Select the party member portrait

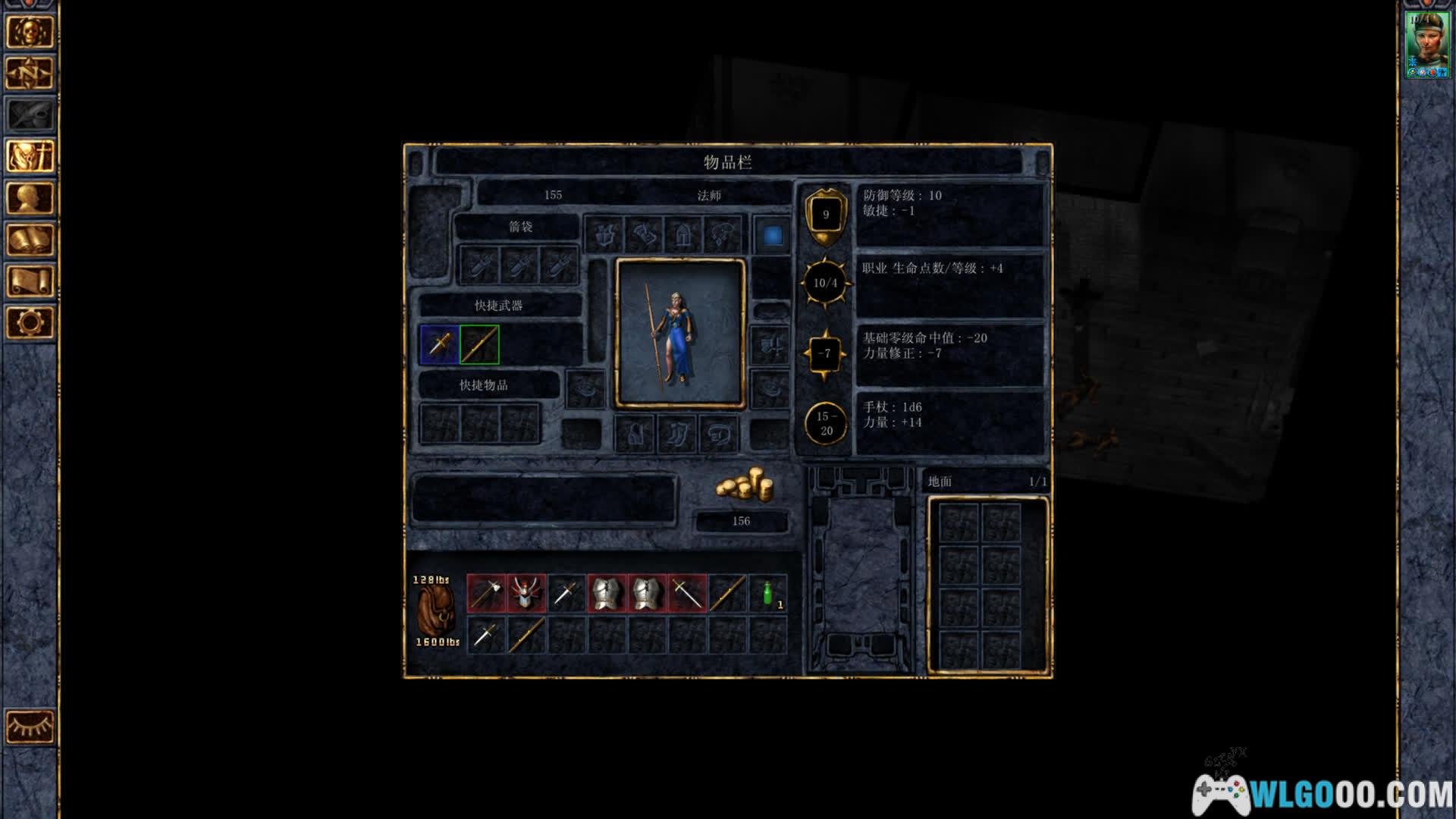point(1427,44)
